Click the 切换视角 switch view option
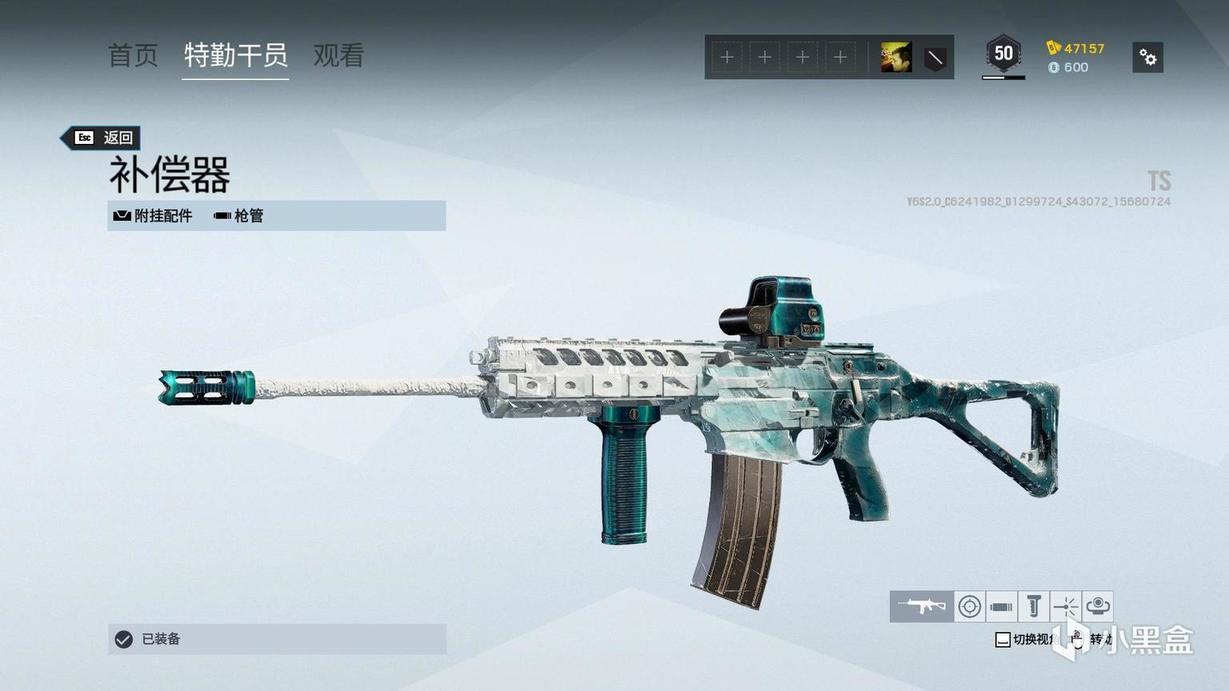1229x691 pixels. pyautogui.click(x=1026, y=640)
